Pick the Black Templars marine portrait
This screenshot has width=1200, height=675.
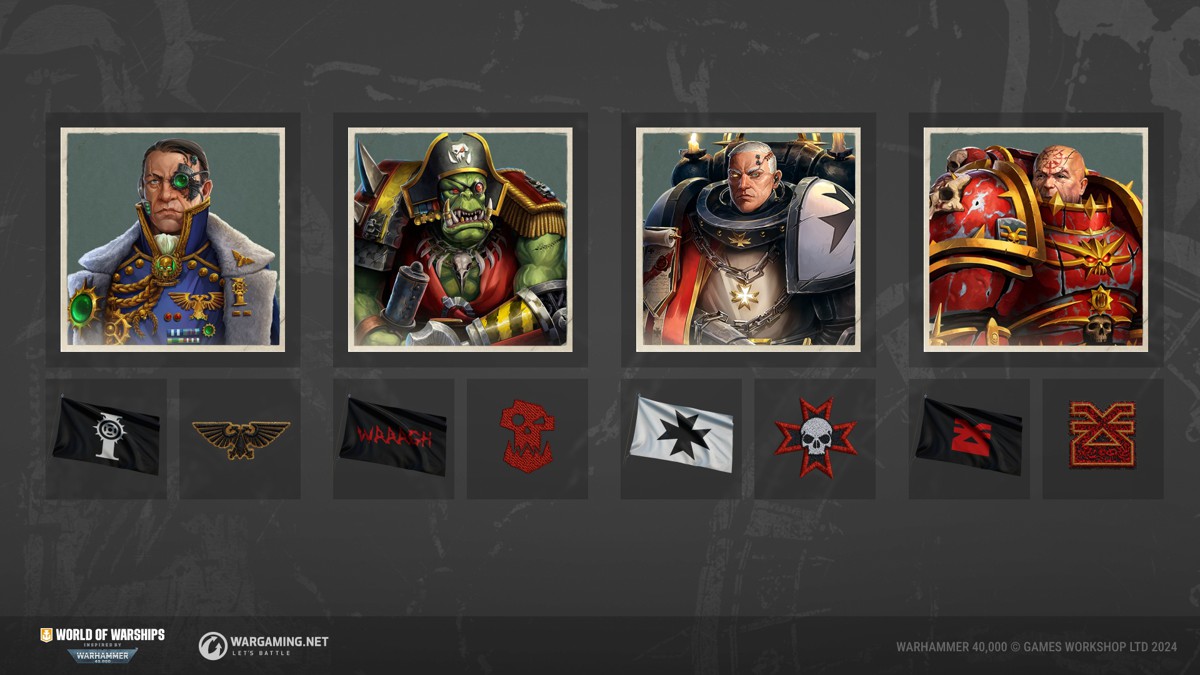point(748,240)
